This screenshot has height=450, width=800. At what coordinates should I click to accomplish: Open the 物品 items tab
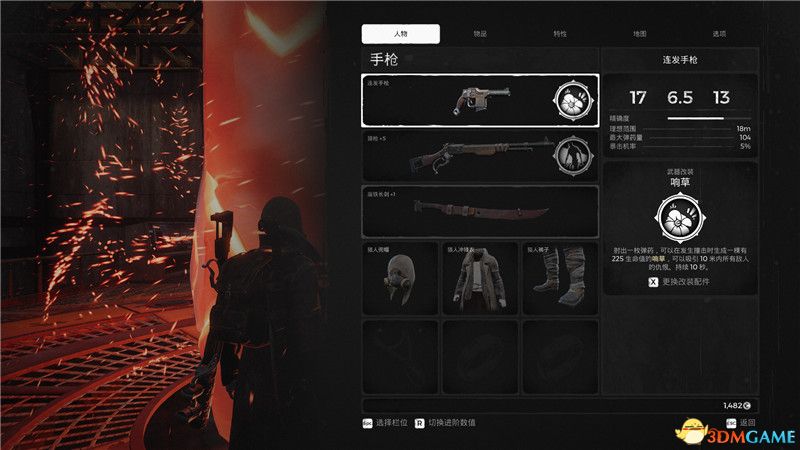(480, 33)
